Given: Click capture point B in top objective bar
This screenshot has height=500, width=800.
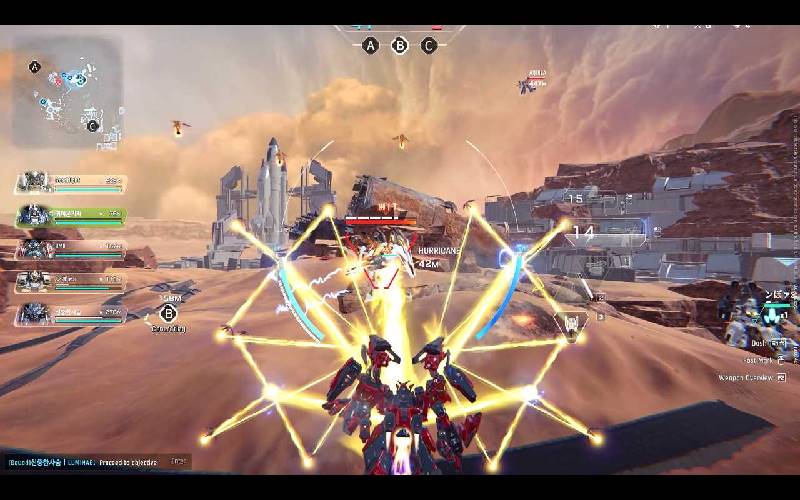Looking at the screenshot, I should tap(400, 45).
